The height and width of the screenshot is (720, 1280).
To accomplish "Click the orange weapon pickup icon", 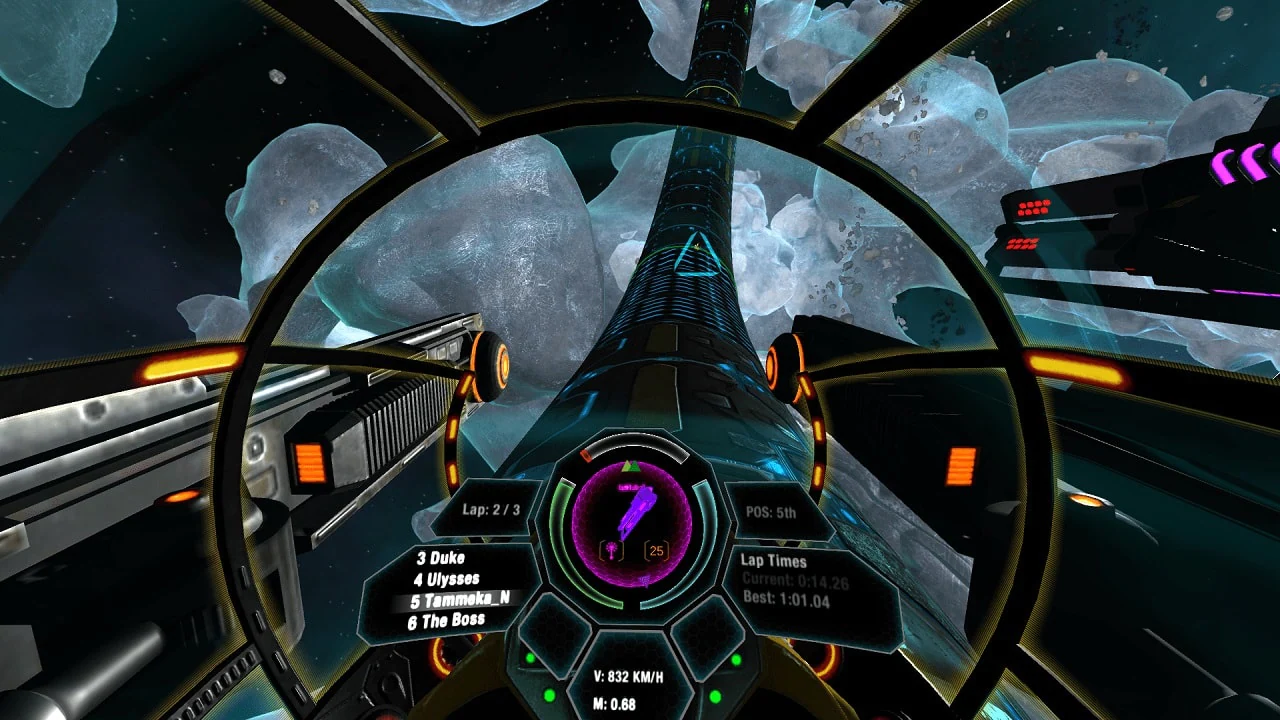I will pyautogui.click(x=613, y=549).
